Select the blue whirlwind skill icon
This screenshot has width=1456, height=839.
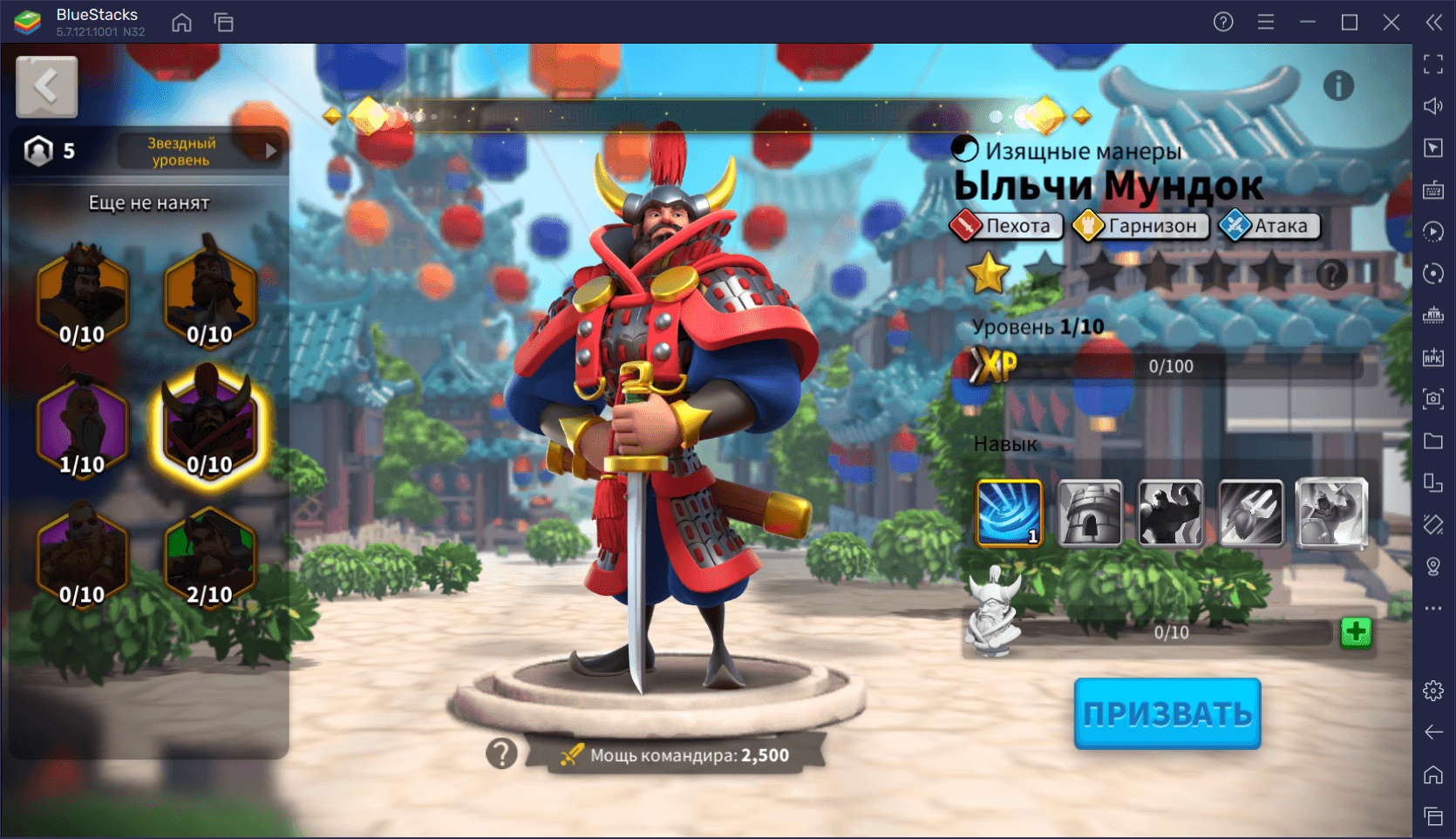(1010, 513)
